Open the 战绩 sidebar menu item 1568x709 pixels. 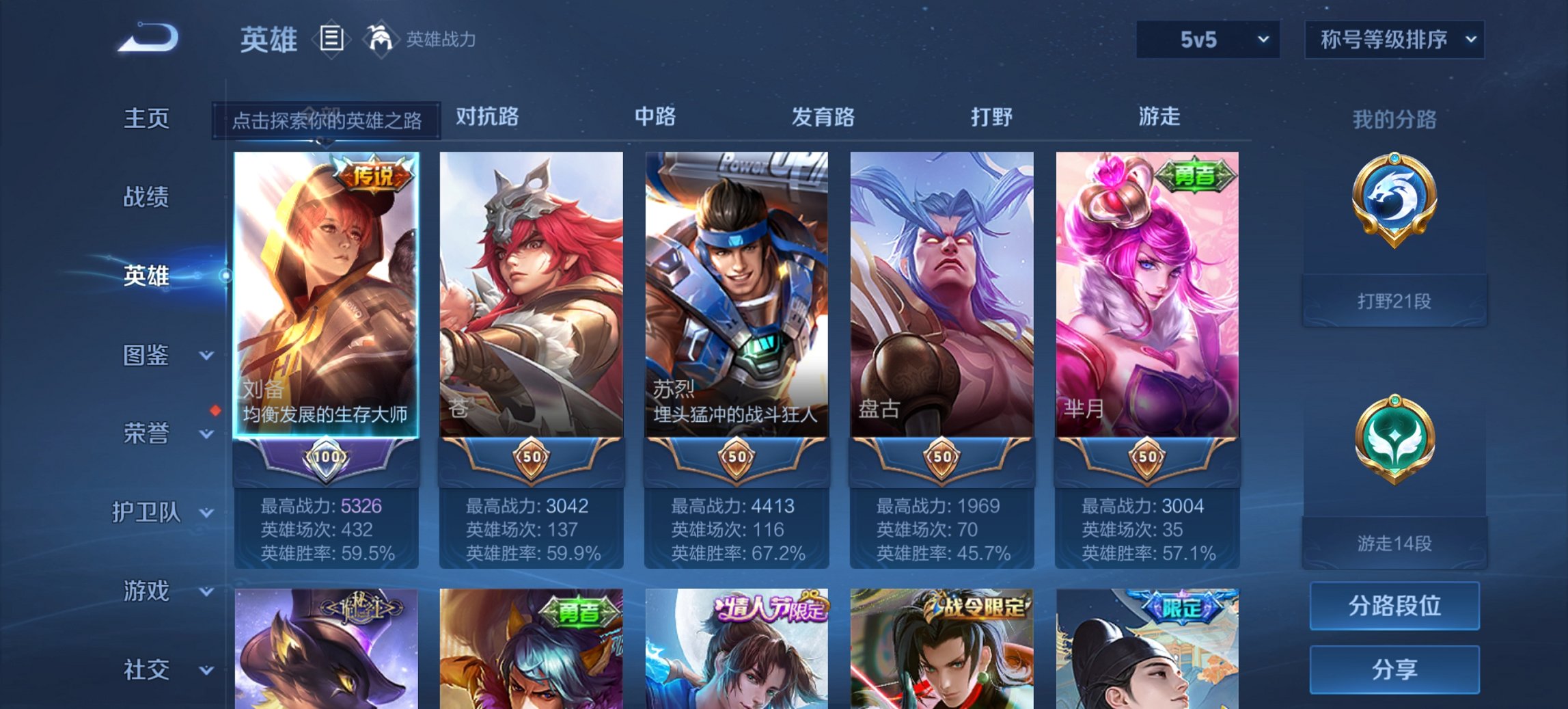coord(146,197)
